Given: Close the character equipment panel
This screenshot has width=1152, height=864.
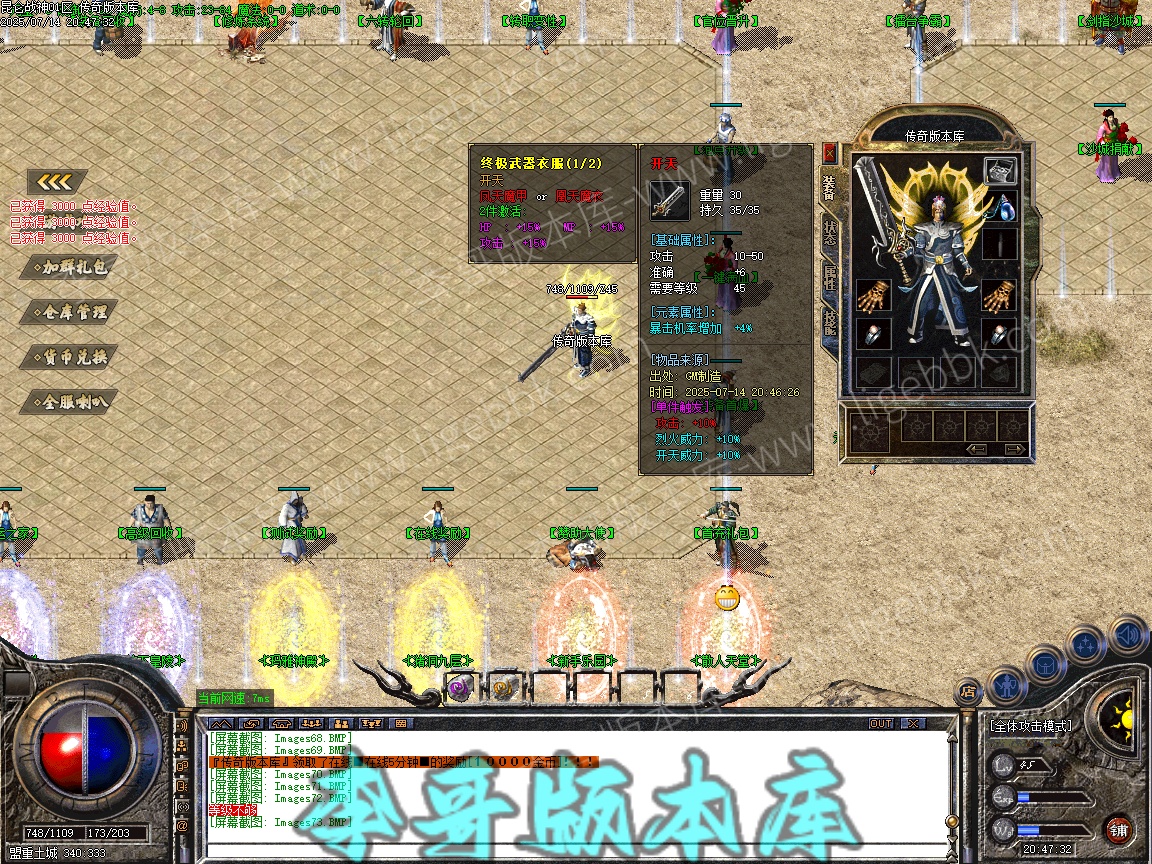Looking at the screenshot, I should coord(829,152).
